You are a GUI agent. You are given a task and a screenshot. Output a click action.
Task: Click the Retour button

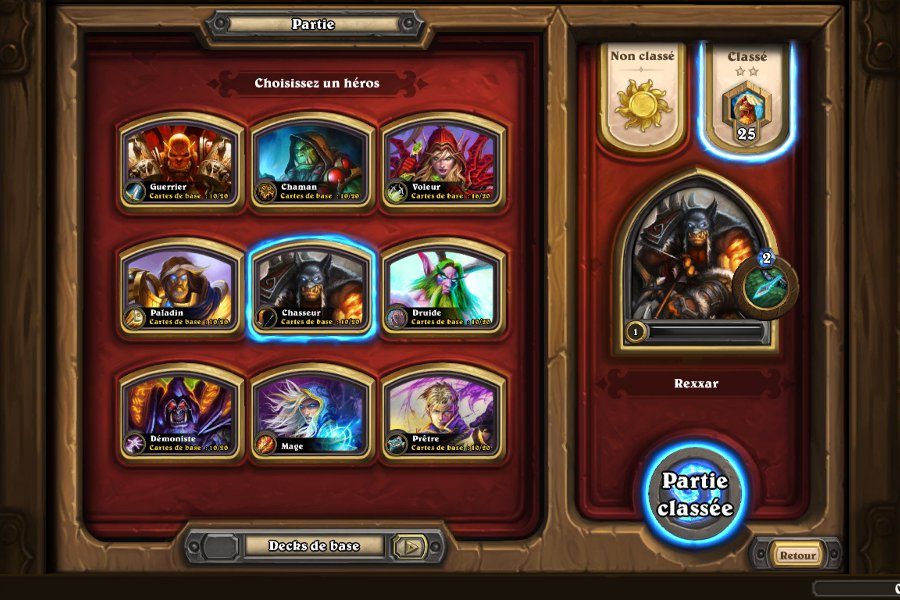[x=797, y=555]
